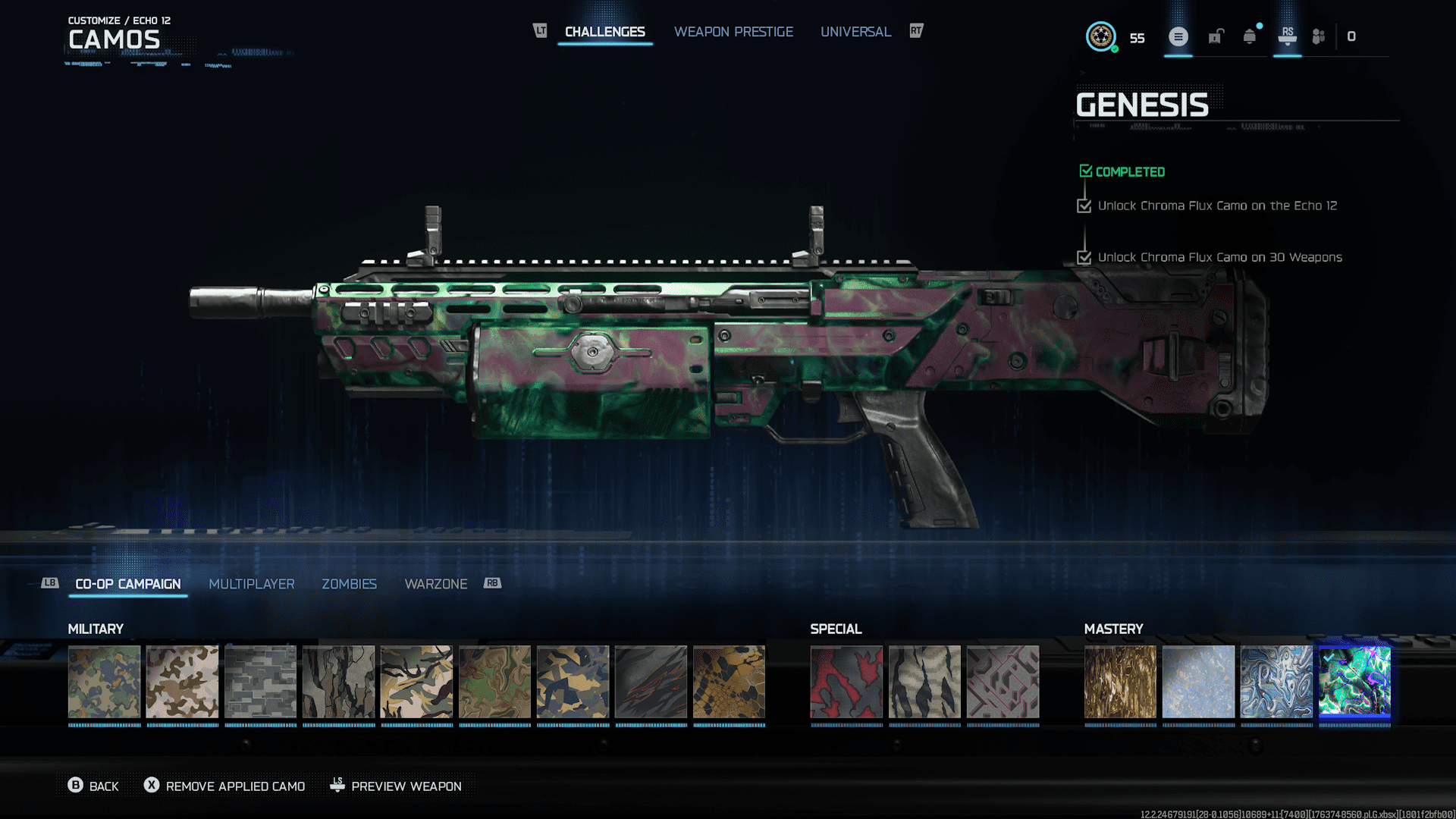The width and height of the screenshot is (1456, 819).
Task: Select the Universal camos tab
Action: 855,32
